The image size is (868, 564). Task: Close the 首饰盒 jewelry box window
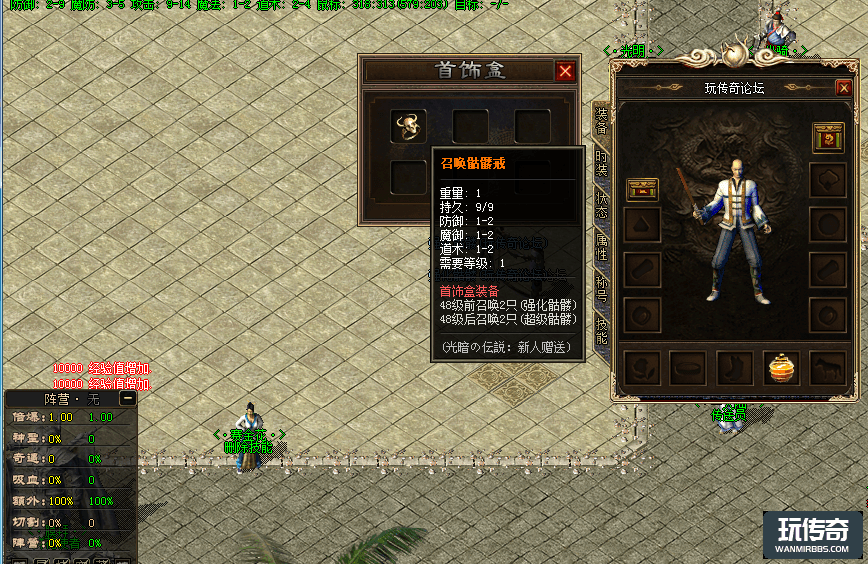click(x=565, y=71)
